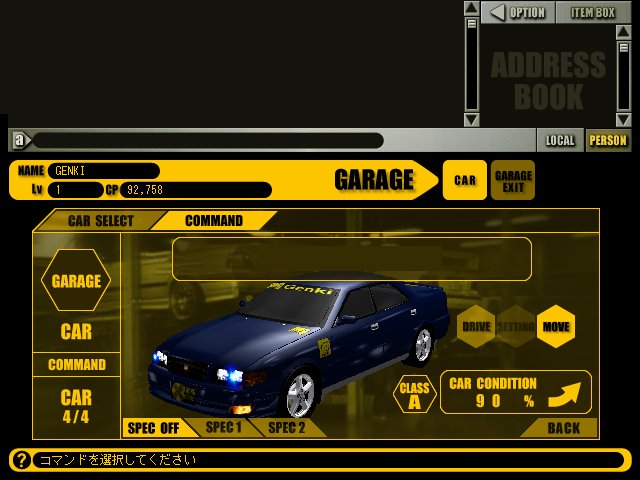Open the COMMAND tab
The width and height of the screenshot is (640, 480).
tap(213, 220)
